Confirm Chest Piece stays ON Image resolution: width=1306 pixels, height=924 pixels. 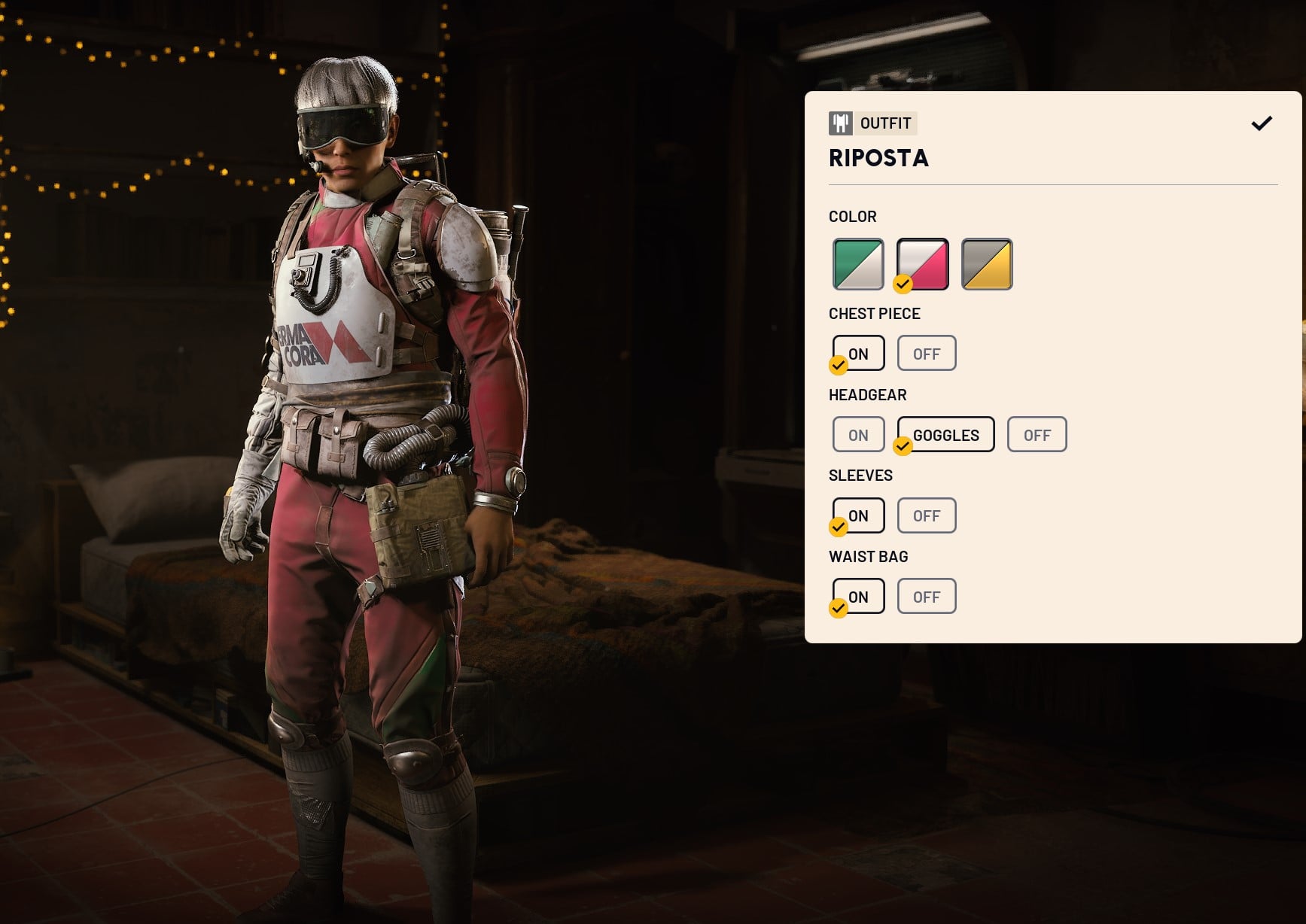(858, 353)
